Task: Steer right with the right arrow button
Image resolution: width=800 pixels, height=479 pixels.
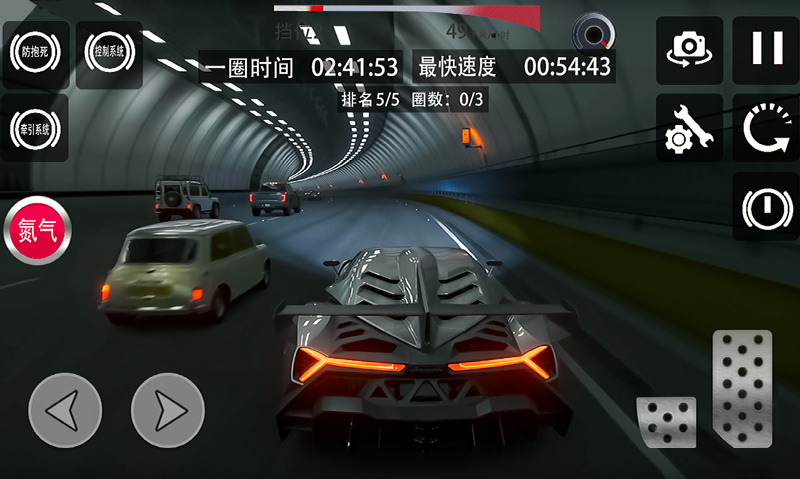Action: 167,410
